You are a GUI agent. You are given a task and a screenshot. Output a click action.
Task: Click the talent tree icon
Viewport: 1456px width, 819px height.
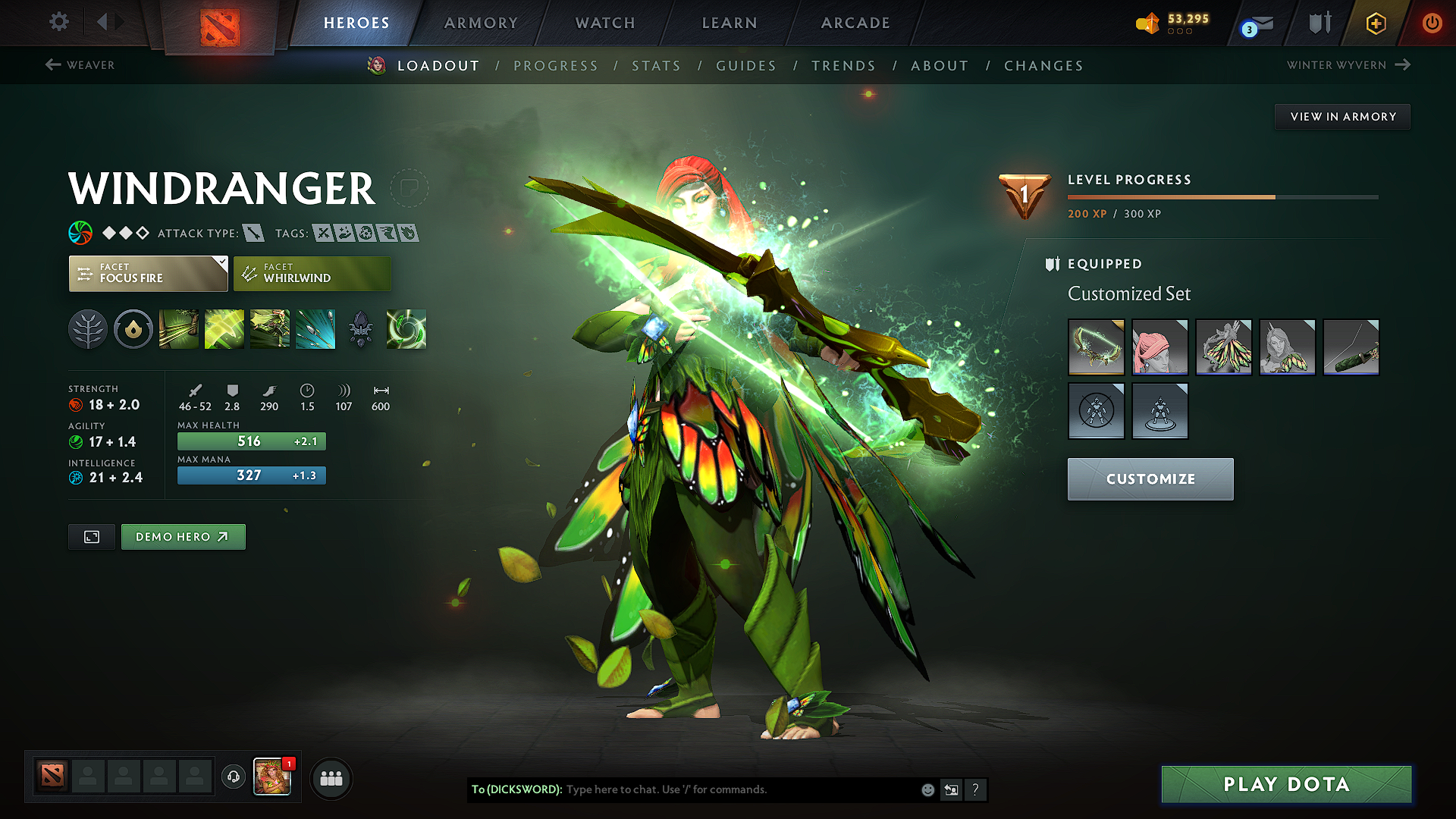(88, 329)
